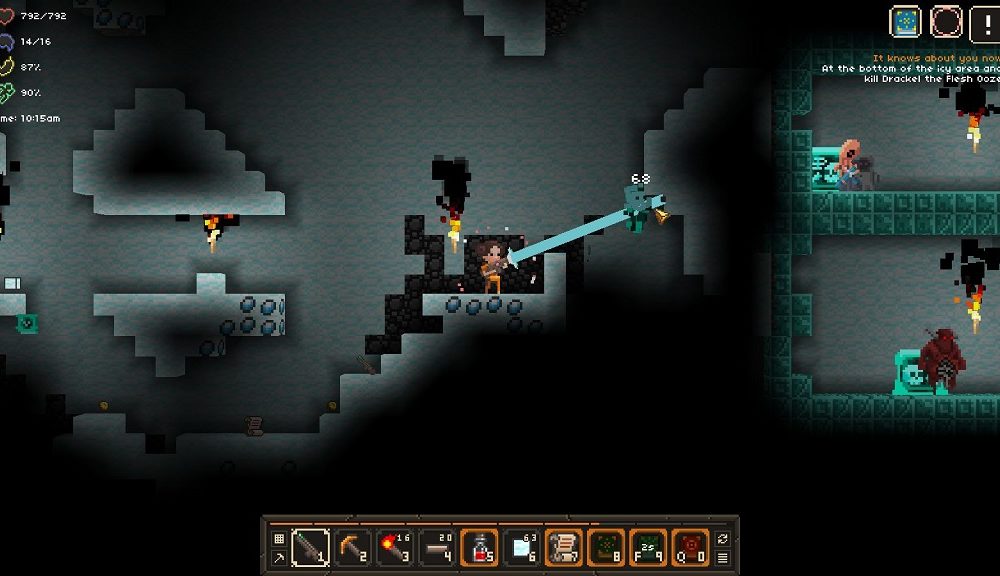This screenshot has height=576, width=1000.
Task: Cycle the hotbar with the swap arrows
Action: point(722,538)
